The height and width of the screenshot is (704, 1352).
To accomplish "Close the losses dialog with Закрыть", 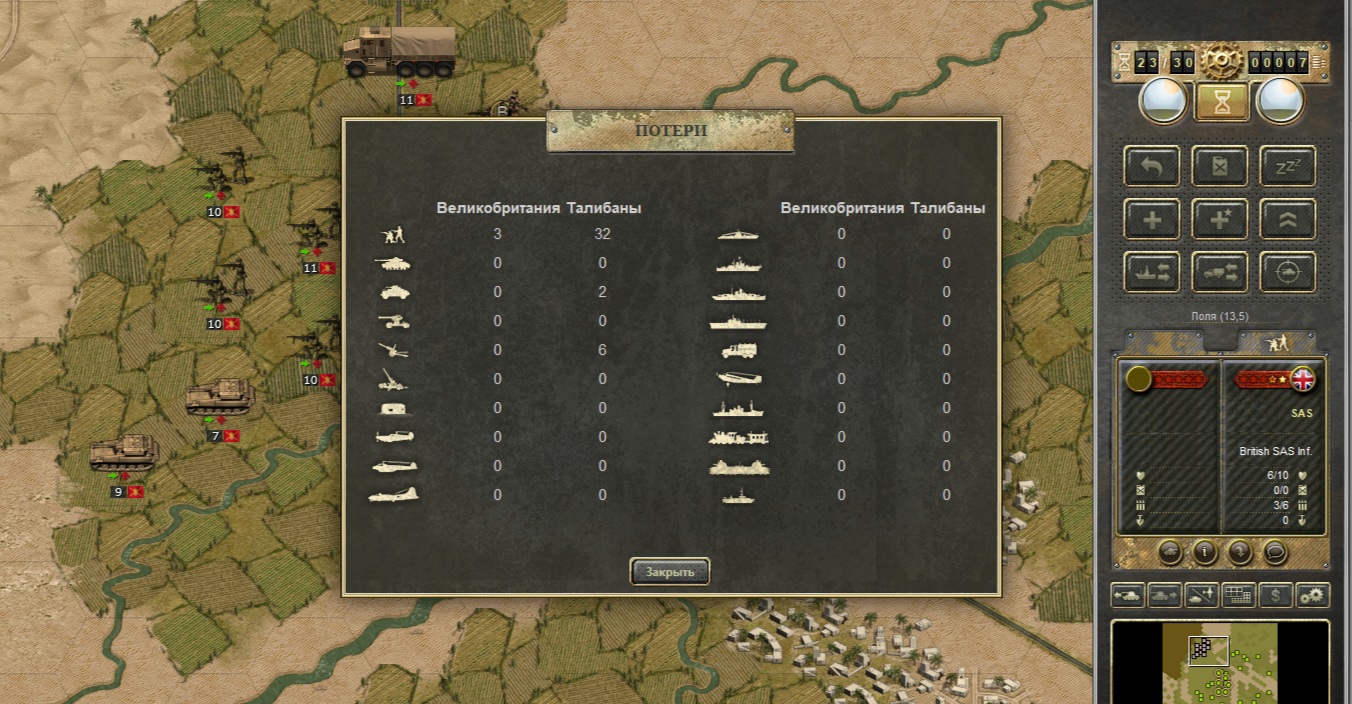I will tap(670, 572).
